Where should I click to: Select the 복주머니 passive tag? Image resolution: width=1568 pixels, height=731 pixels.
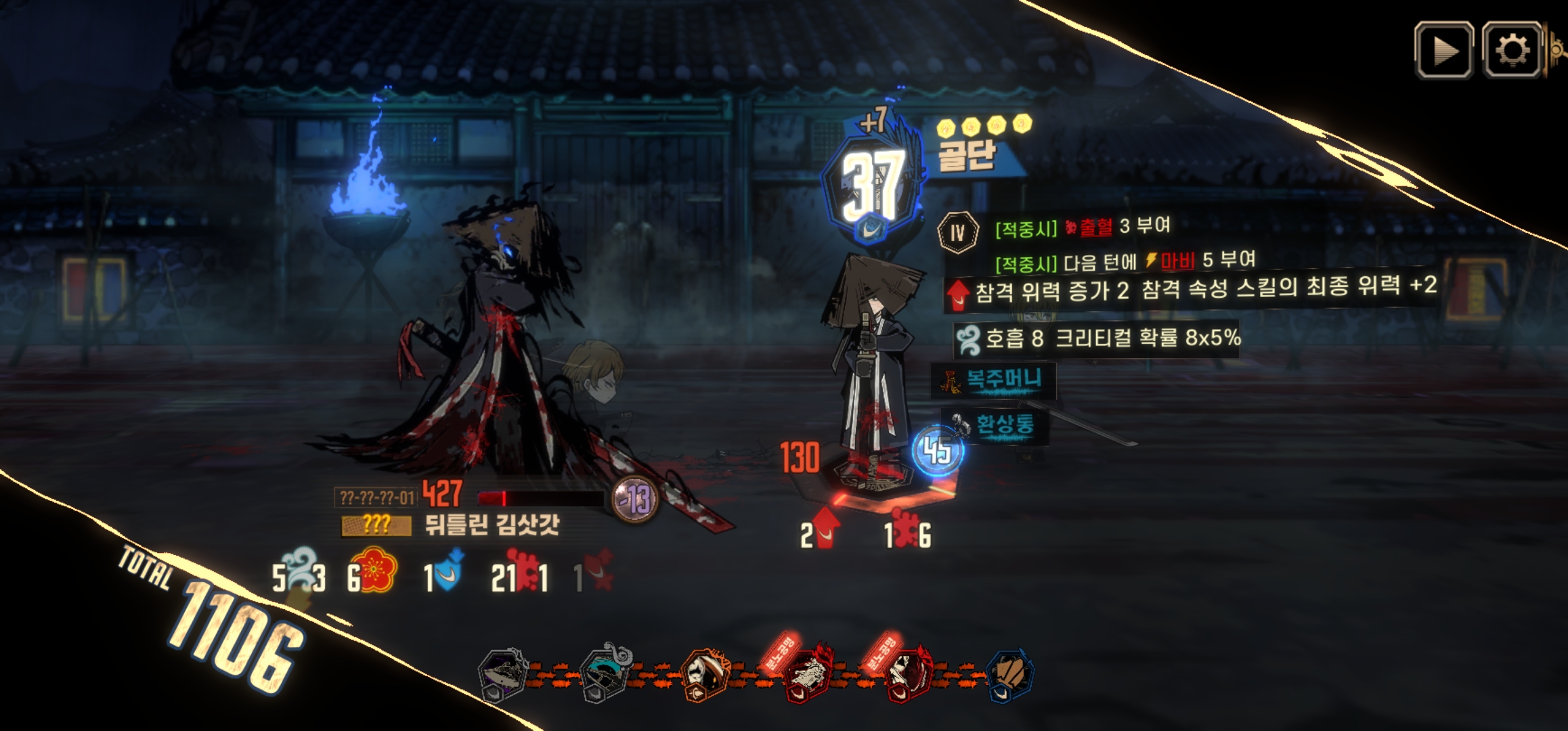click(x=995, y=380)
